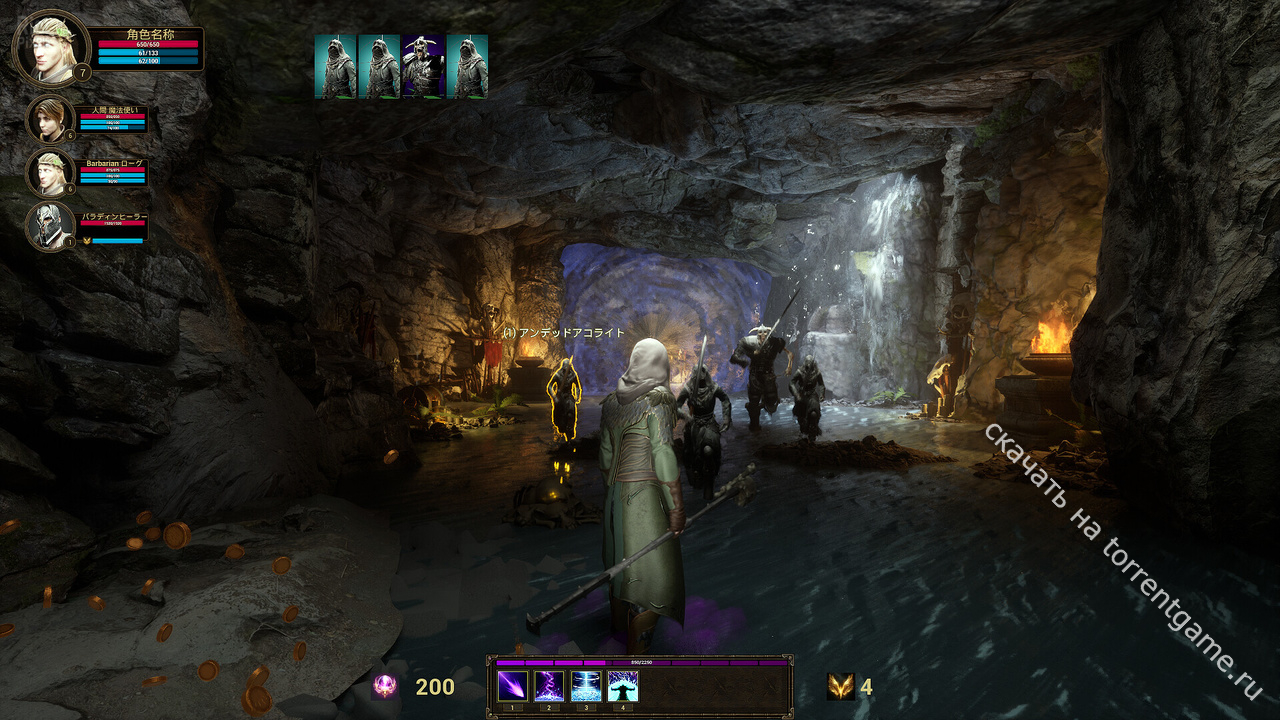Choose the Barbarian ローグ party member portrait
This screenshot has width=1280, height=720.
tap(50, 173)
